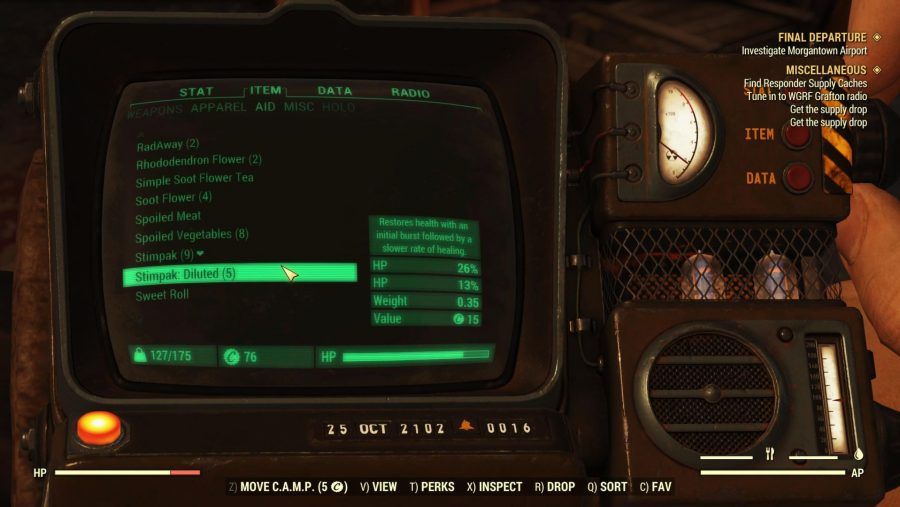
Task: Select the AID category
Action: point(265,107)
